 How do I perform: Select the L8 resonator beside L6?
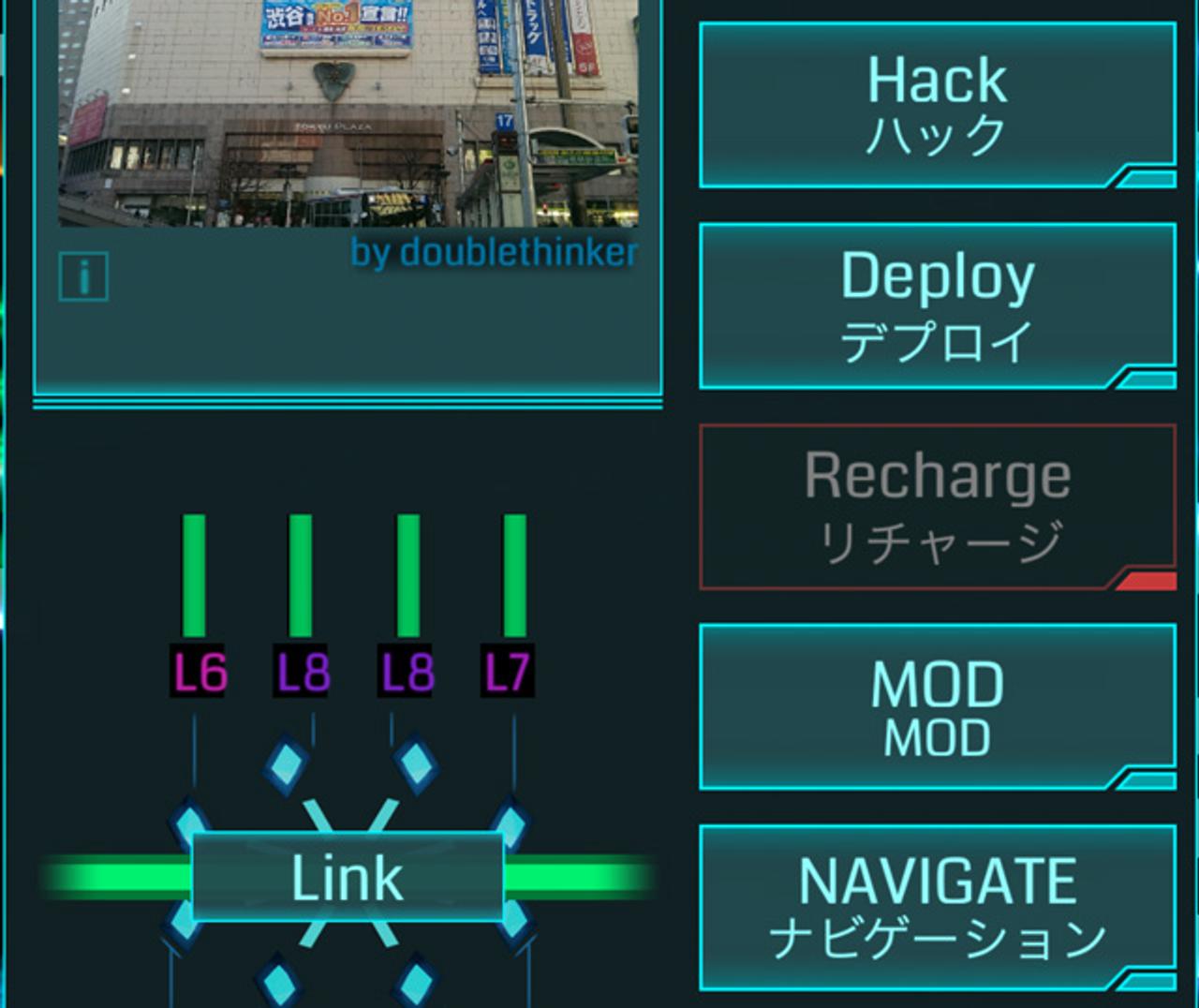[303, 670]
